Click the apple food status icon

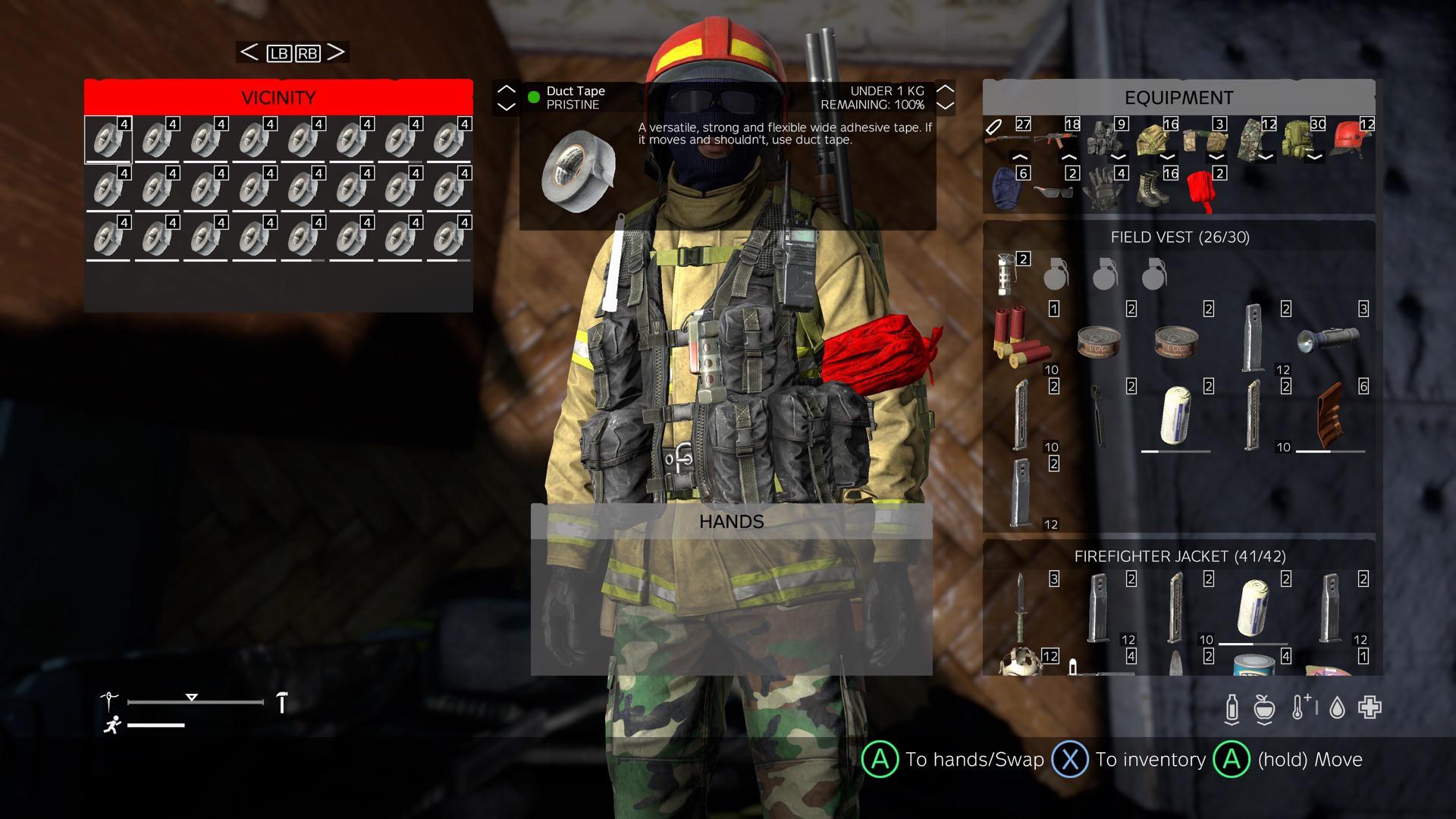pos(1264,708)
